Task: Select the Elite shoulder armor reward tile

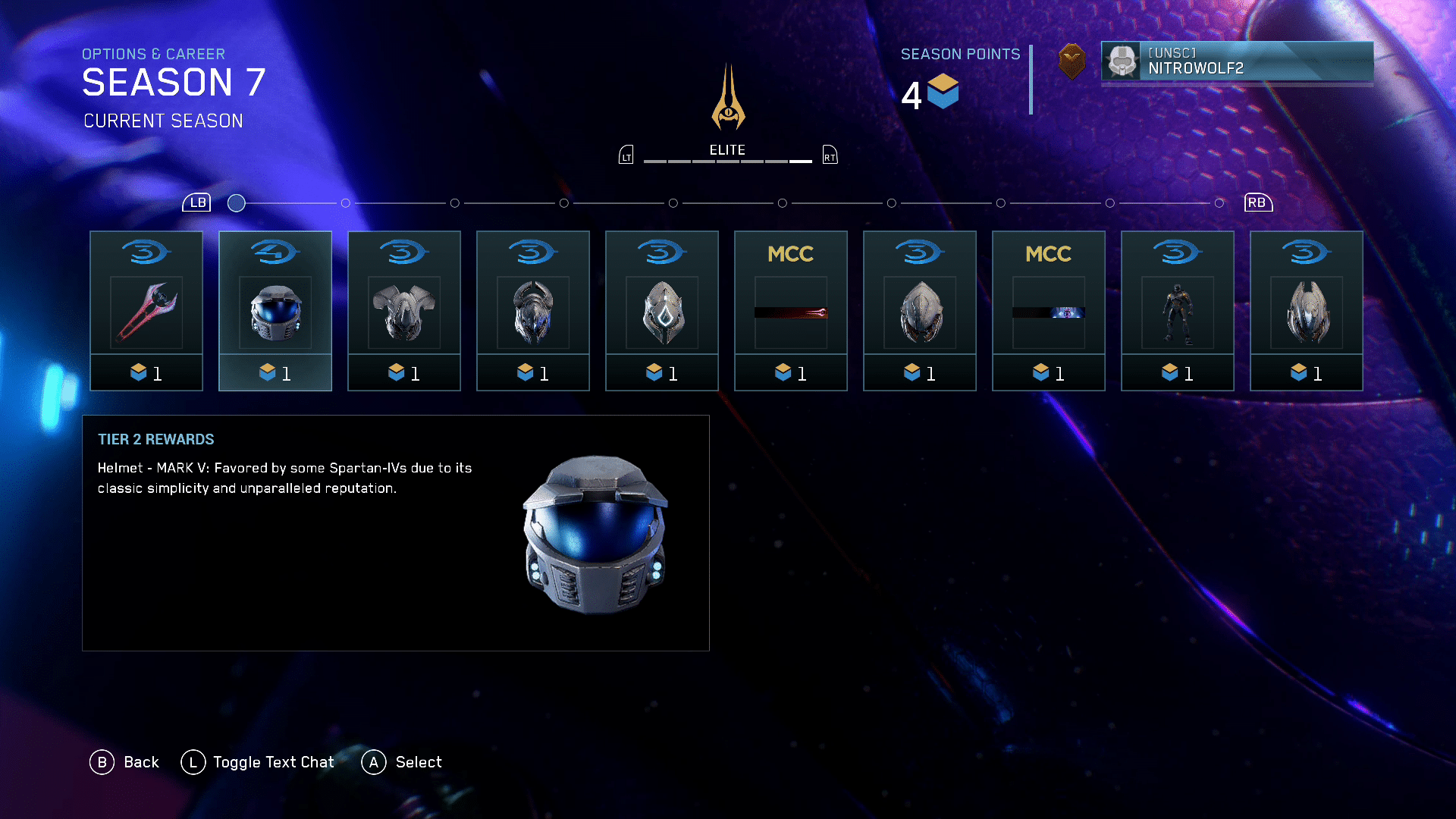Action: click(404, 311)
